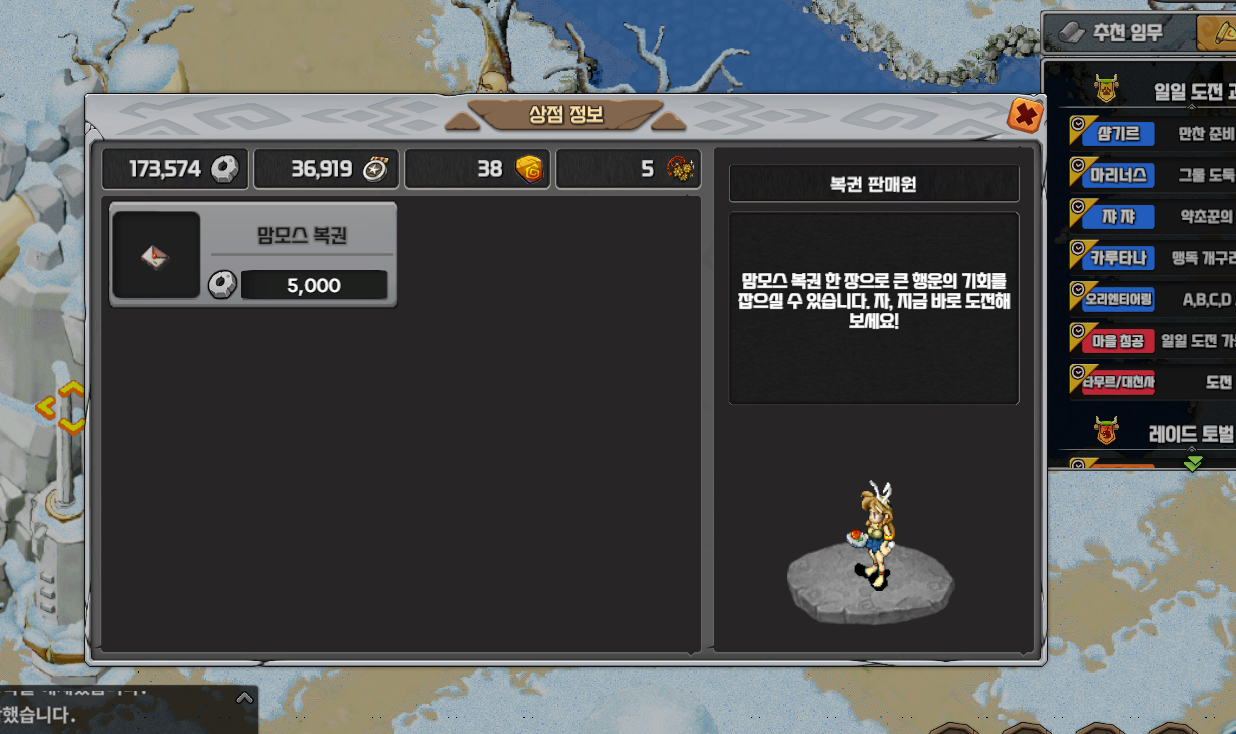Close the 상점 정보 shop window
The height and width of the screenshot is (734, 1236).
[x=1024, y=115]
